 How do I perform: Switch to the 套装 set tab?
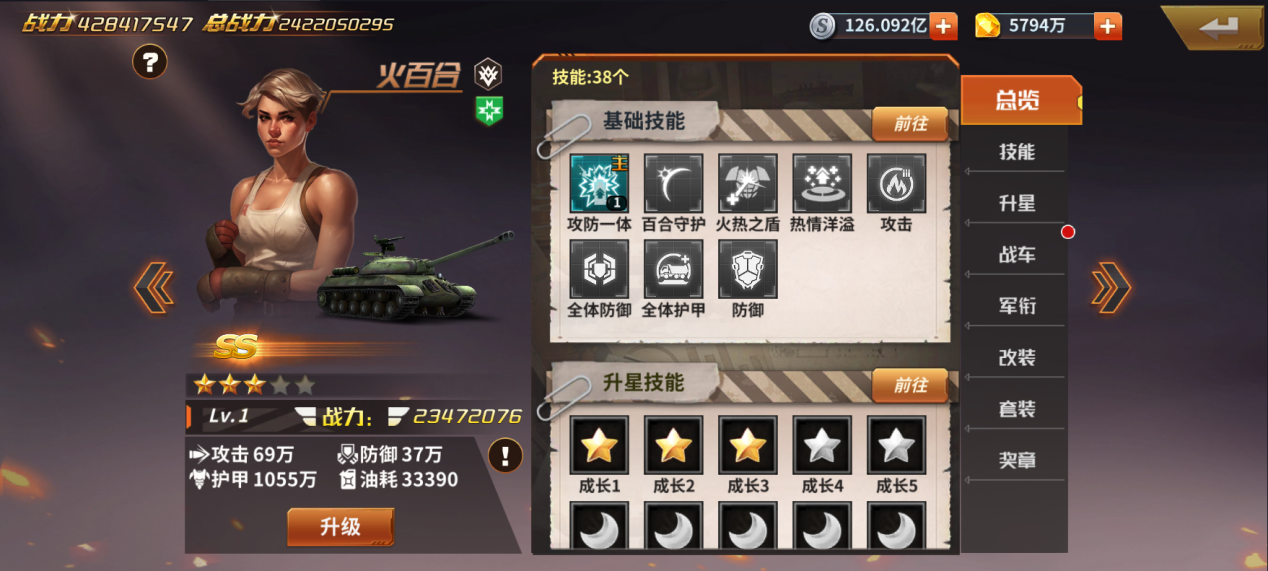[x=1017, y=409]
